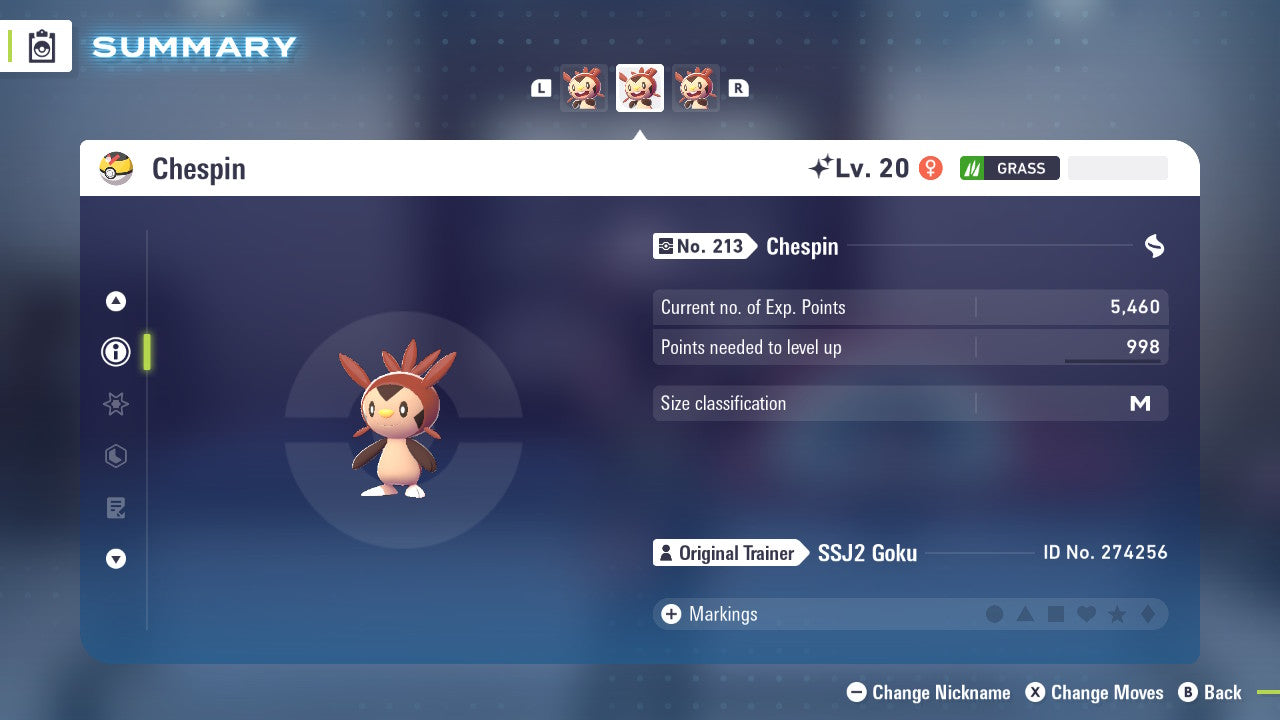1280x720 pixels.
Task: Toggle the heart marking
Action: click(x=1086, y=614)
